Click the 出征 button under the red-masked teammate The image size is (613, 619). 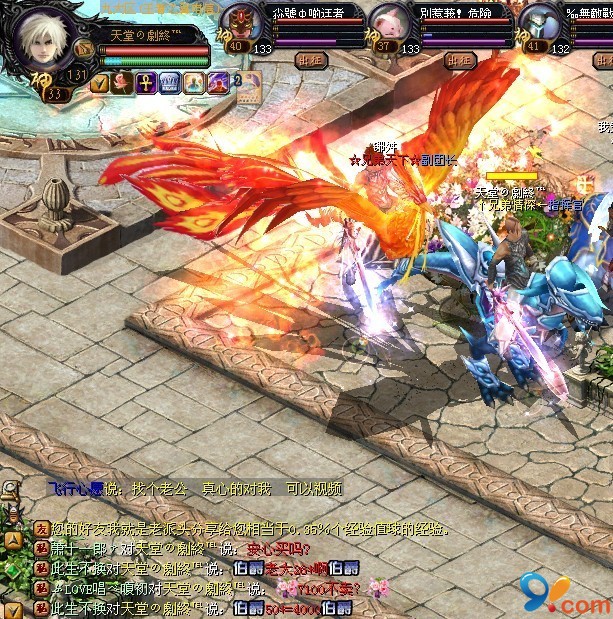coord(310,59)
